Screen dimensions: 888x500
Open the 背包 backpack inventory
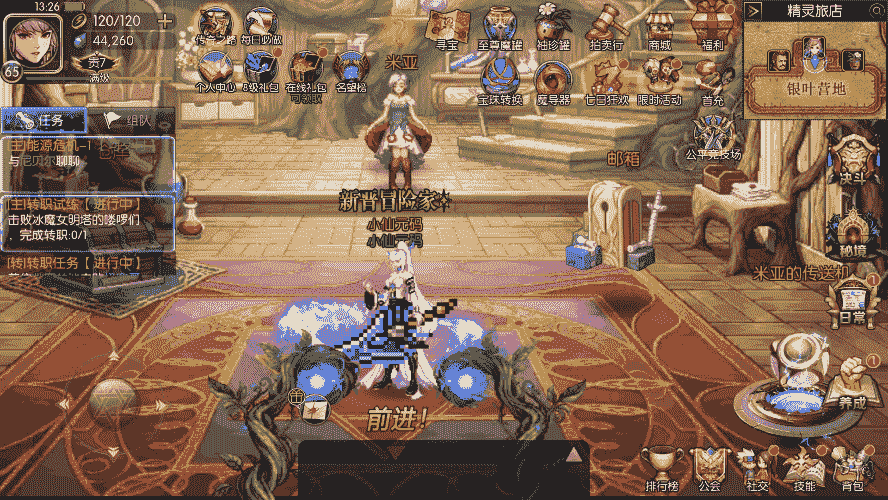point(852,468)
